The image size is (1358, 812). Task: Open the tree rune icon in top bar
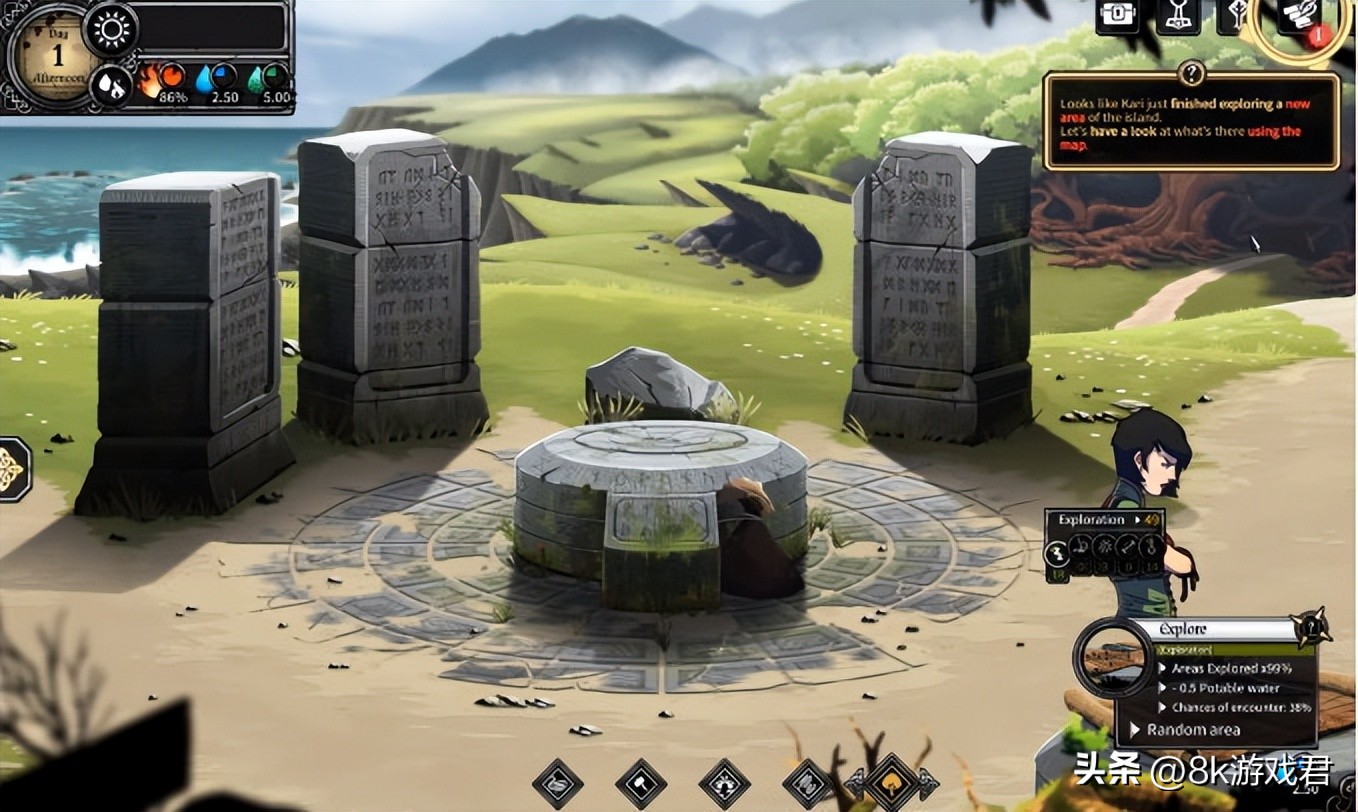tap(1236, 16)
